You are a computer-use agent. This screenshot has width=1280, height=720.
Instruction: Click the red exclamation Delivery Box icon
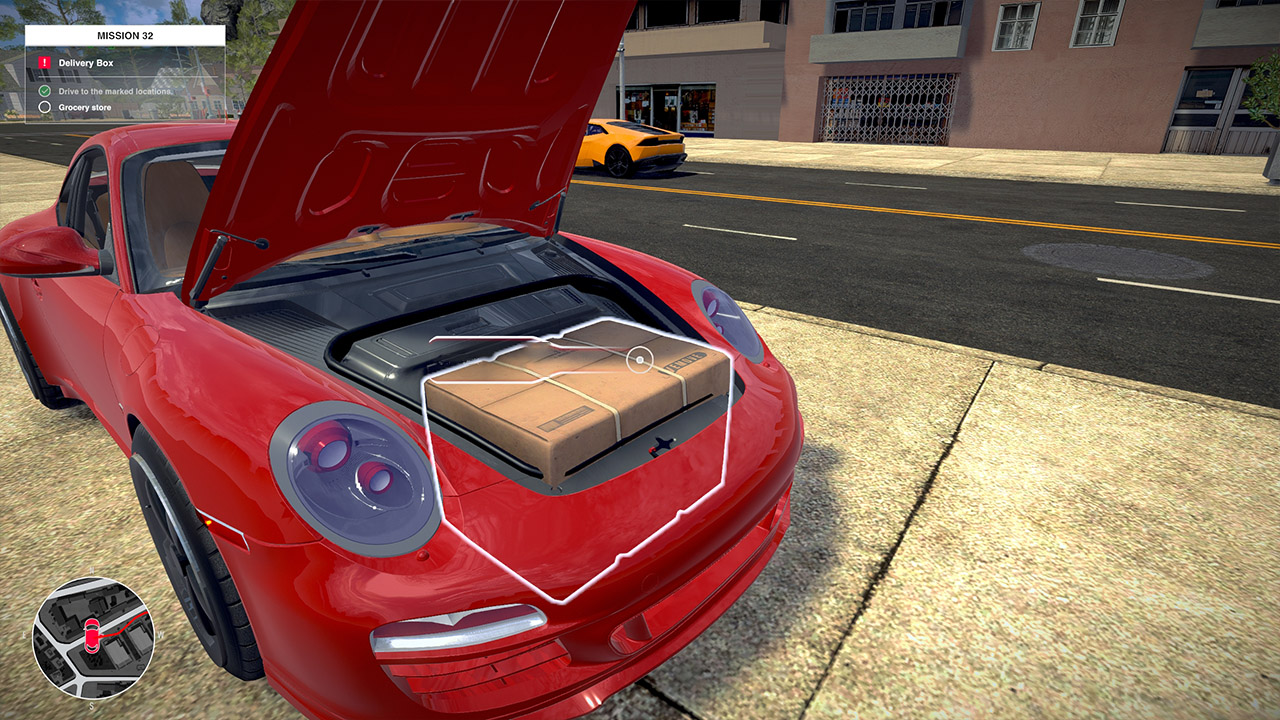tap(44, 63)
